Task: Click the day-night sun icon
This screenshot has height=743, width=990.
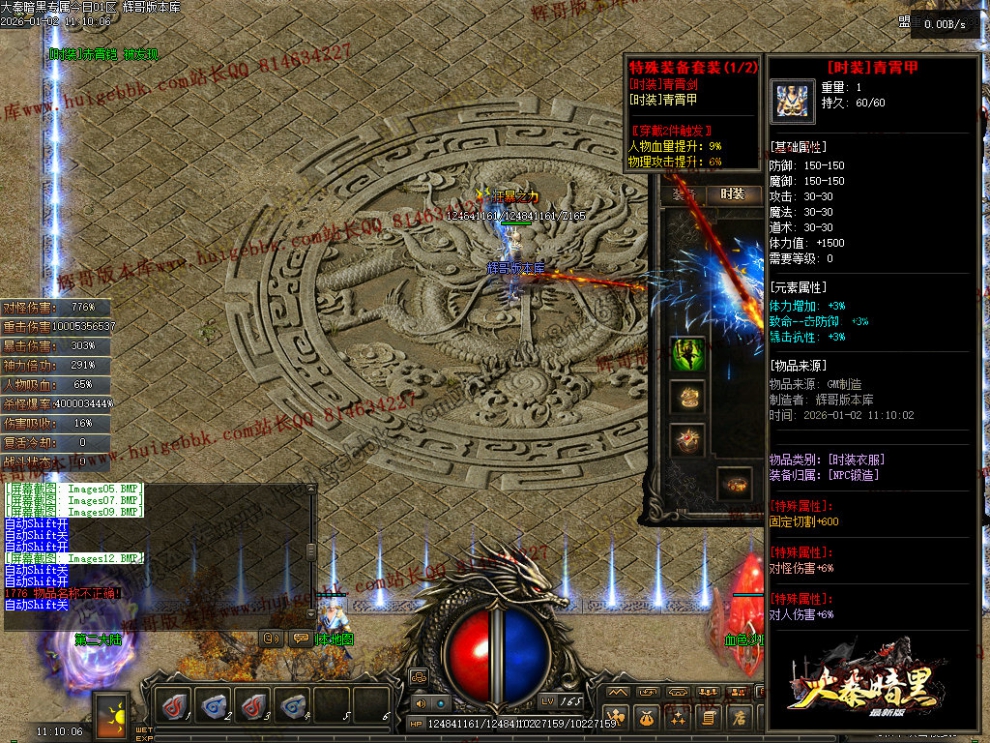Action: 110,714
